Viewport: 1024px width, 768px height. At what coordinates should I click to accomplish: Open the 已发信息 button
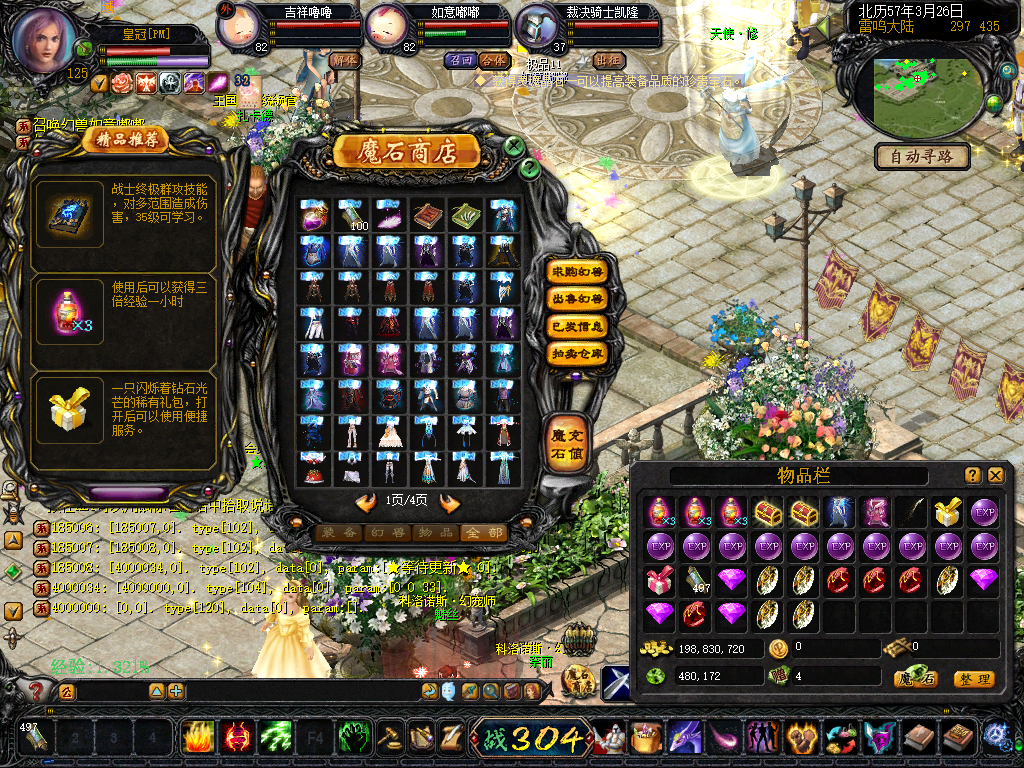[578, 326]
